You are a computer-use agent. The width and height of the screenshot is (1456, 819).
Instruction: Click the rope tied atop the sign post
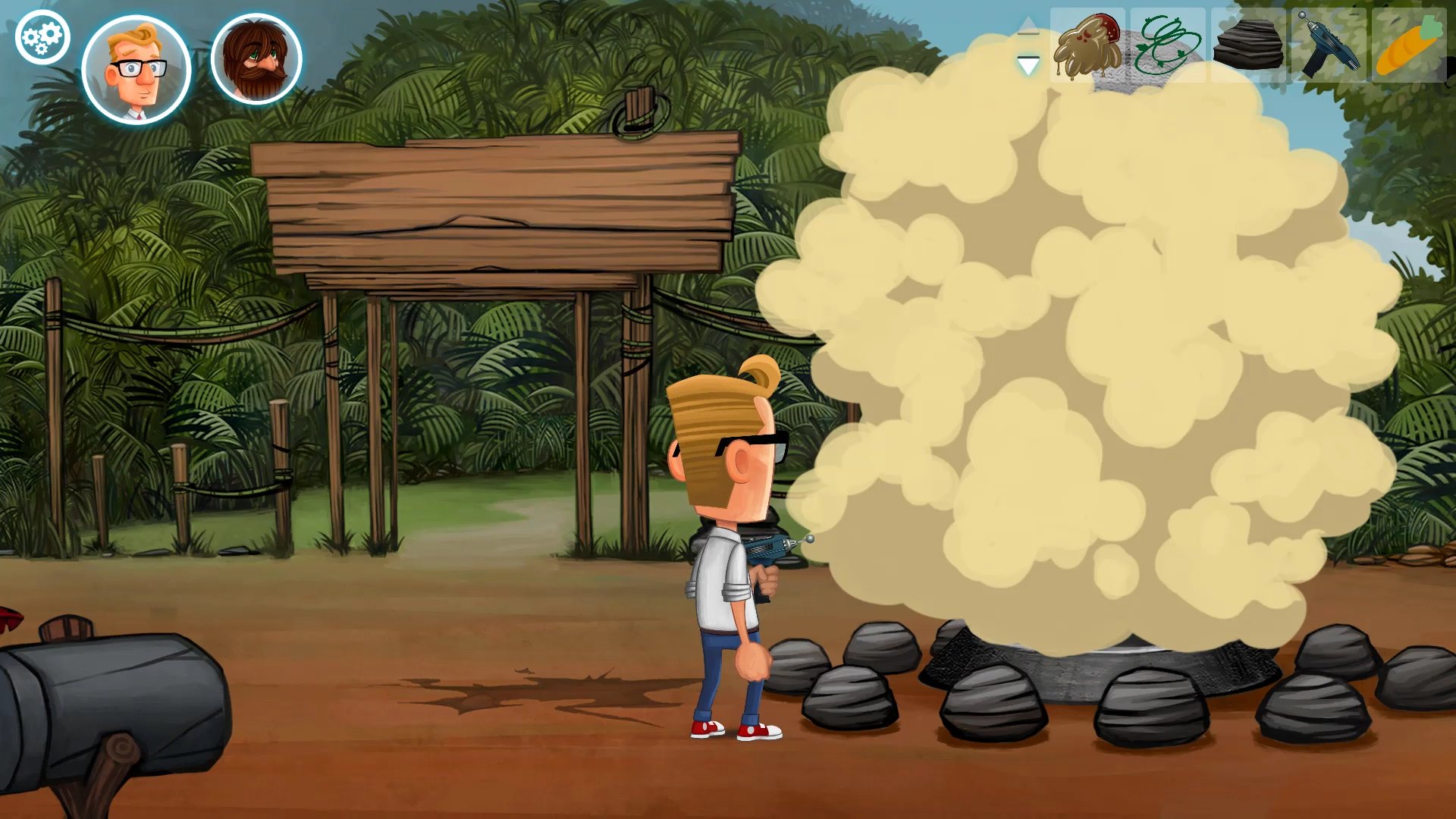pyautogui.click(x=635, y=114)
